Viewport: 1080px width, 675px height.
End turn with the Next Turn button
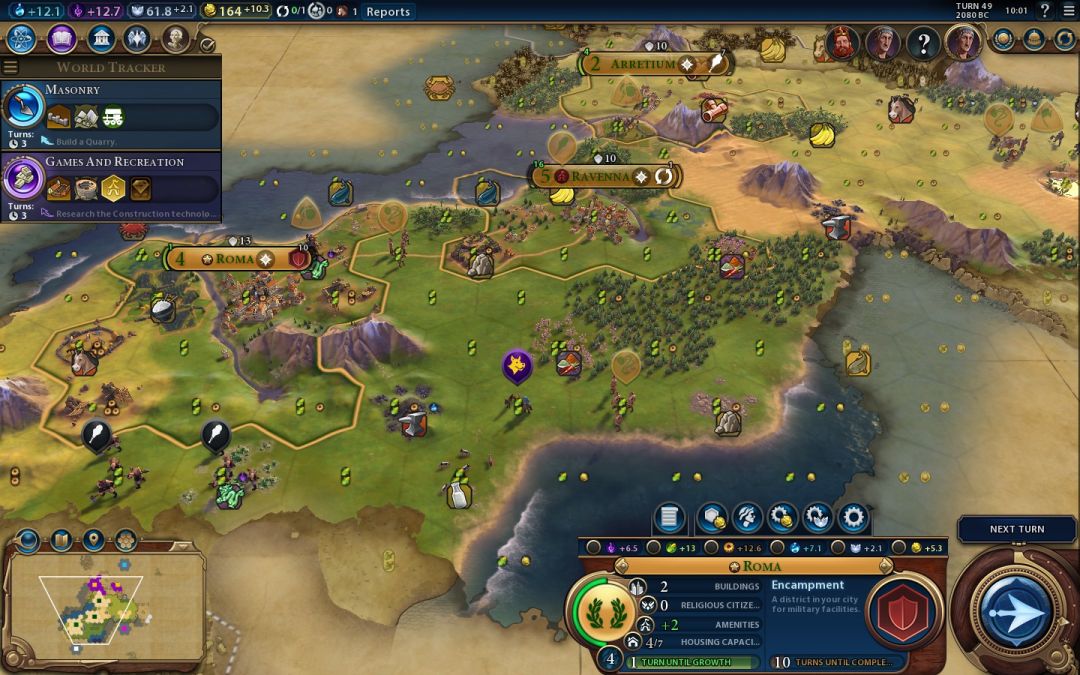click(x=1016, y=608)
